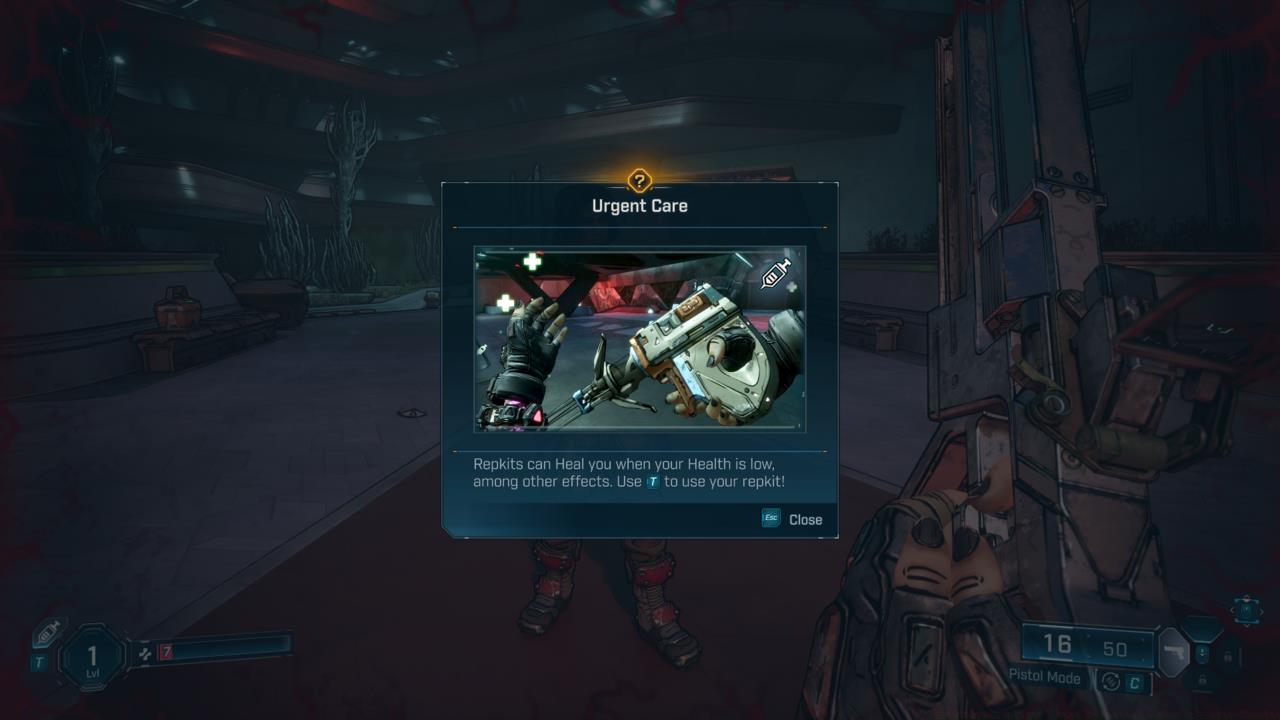Click the weapon cycle icon near the C keybind
1280x720 pixels.
1111,681
